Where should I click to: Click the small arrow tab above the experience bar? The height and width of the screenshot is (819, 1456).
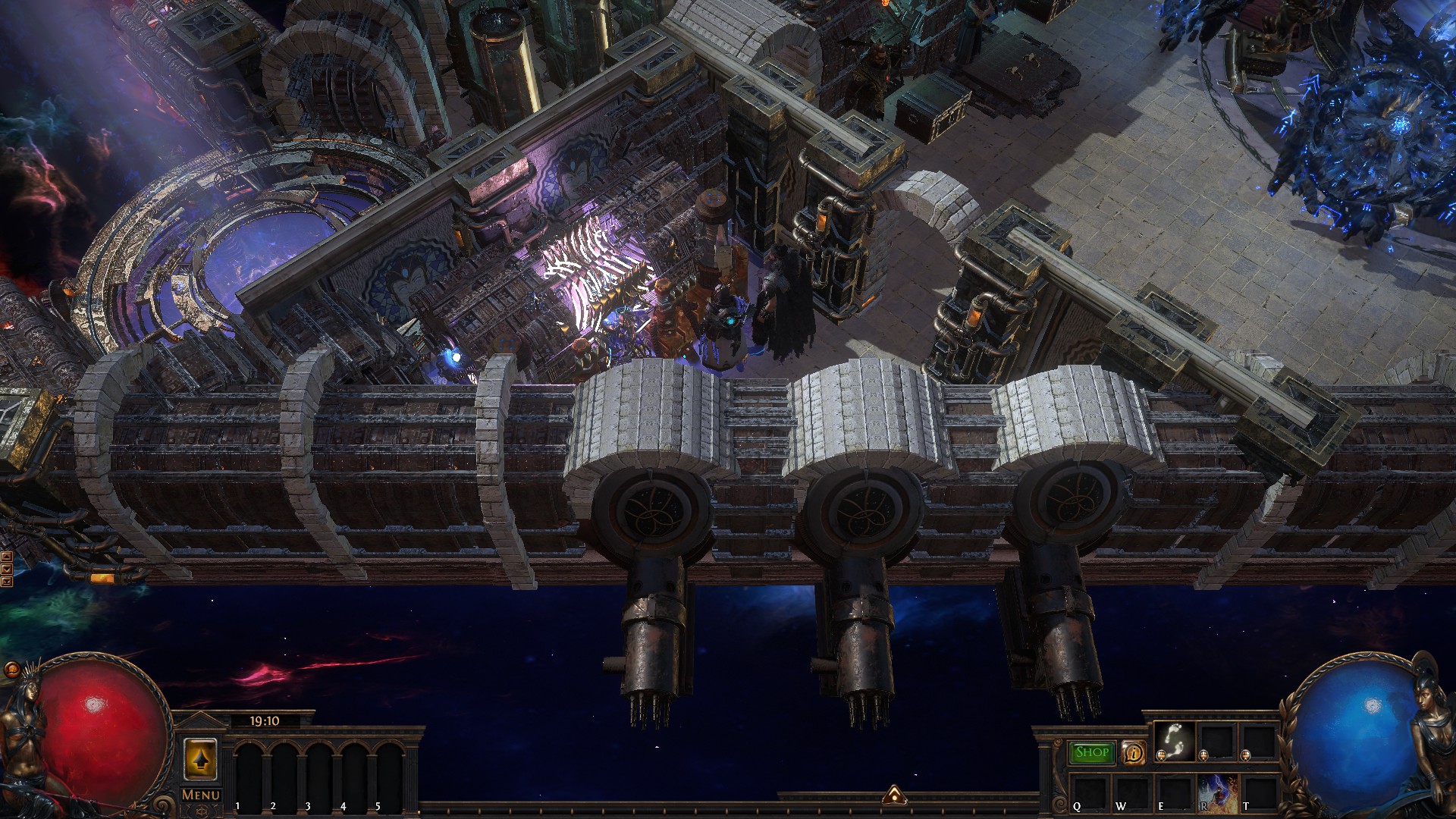(894, 794)
